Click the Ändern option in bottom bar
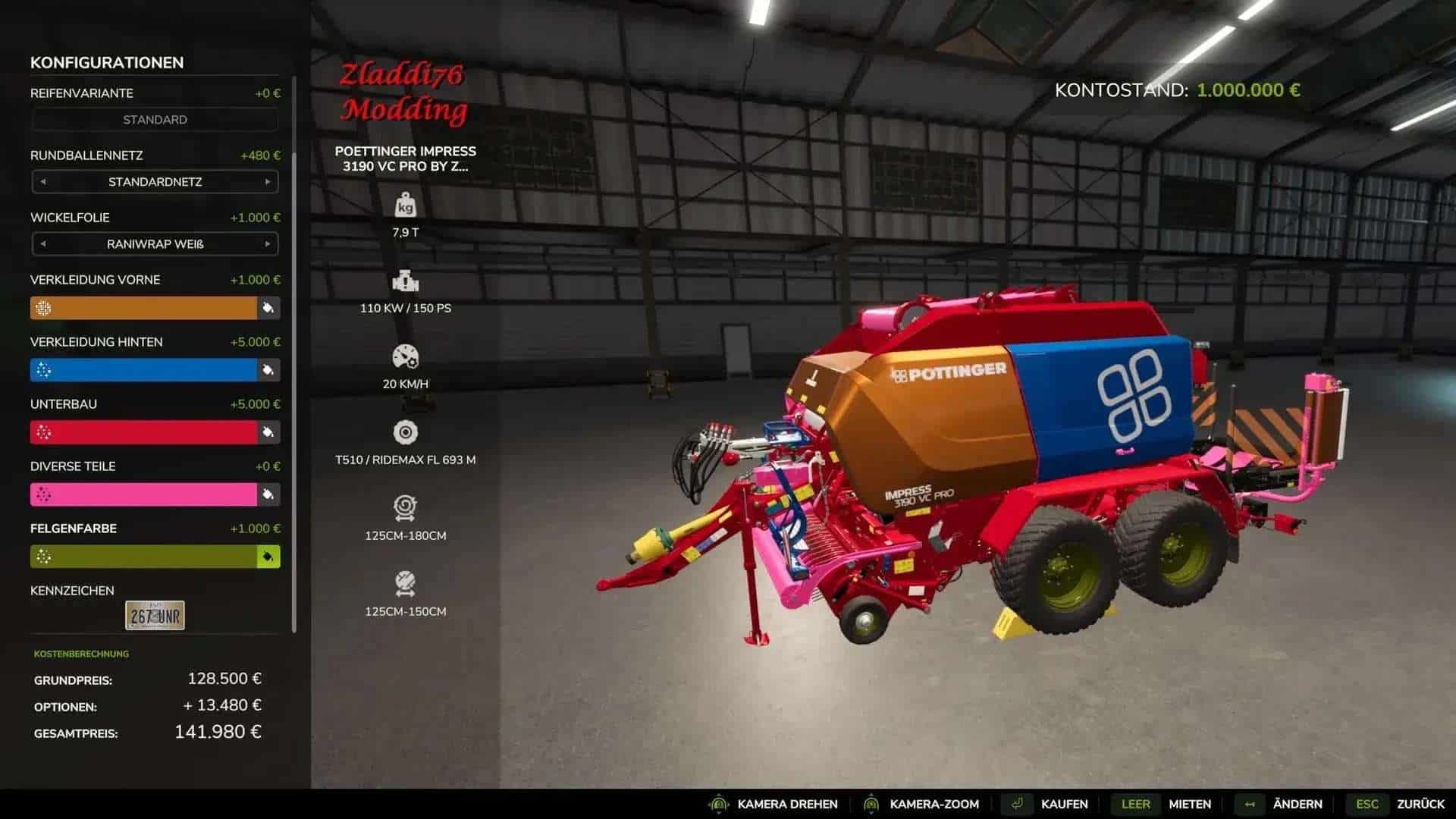Screen dimensions: 1456x819 click(1297, 804)
